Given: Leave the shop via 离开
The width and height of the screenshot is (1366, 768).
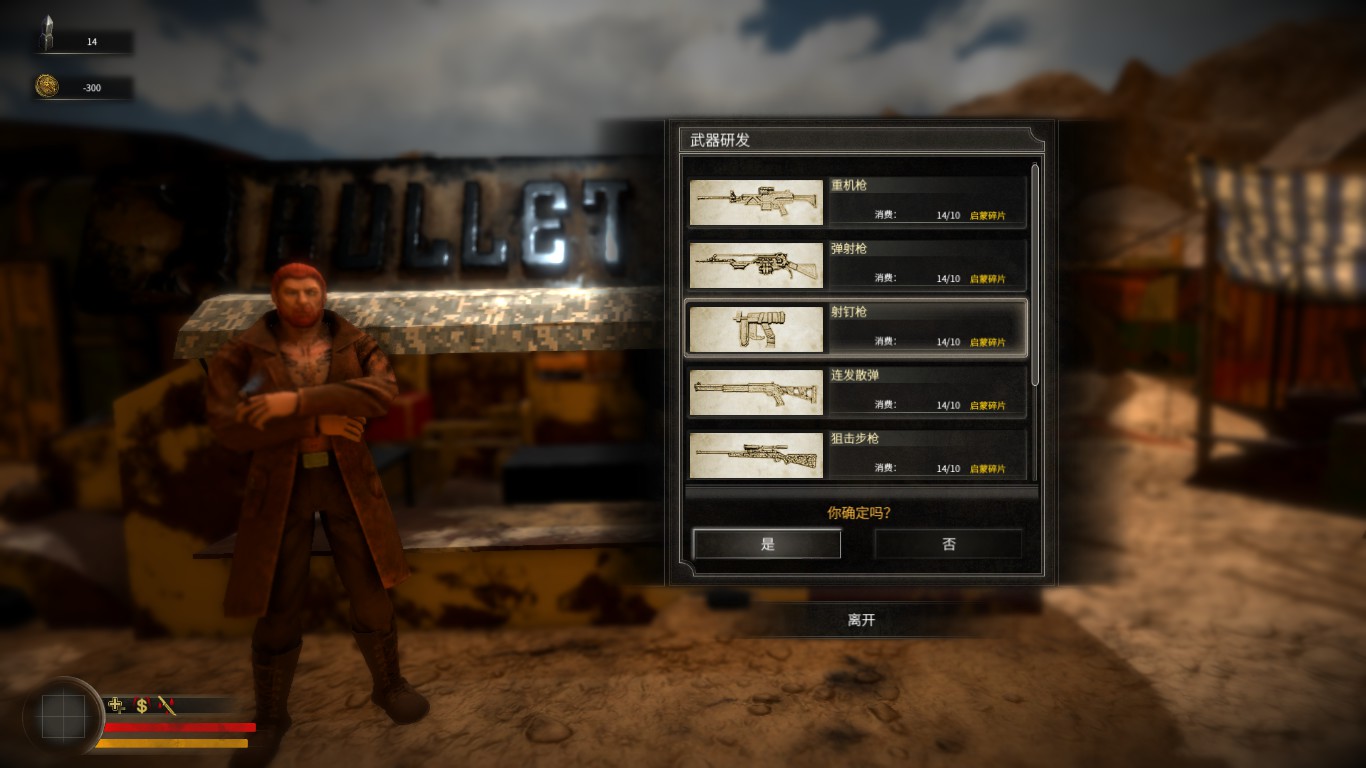Looking at the screenshot, I should pyautogui.click(x=861, y=620).
